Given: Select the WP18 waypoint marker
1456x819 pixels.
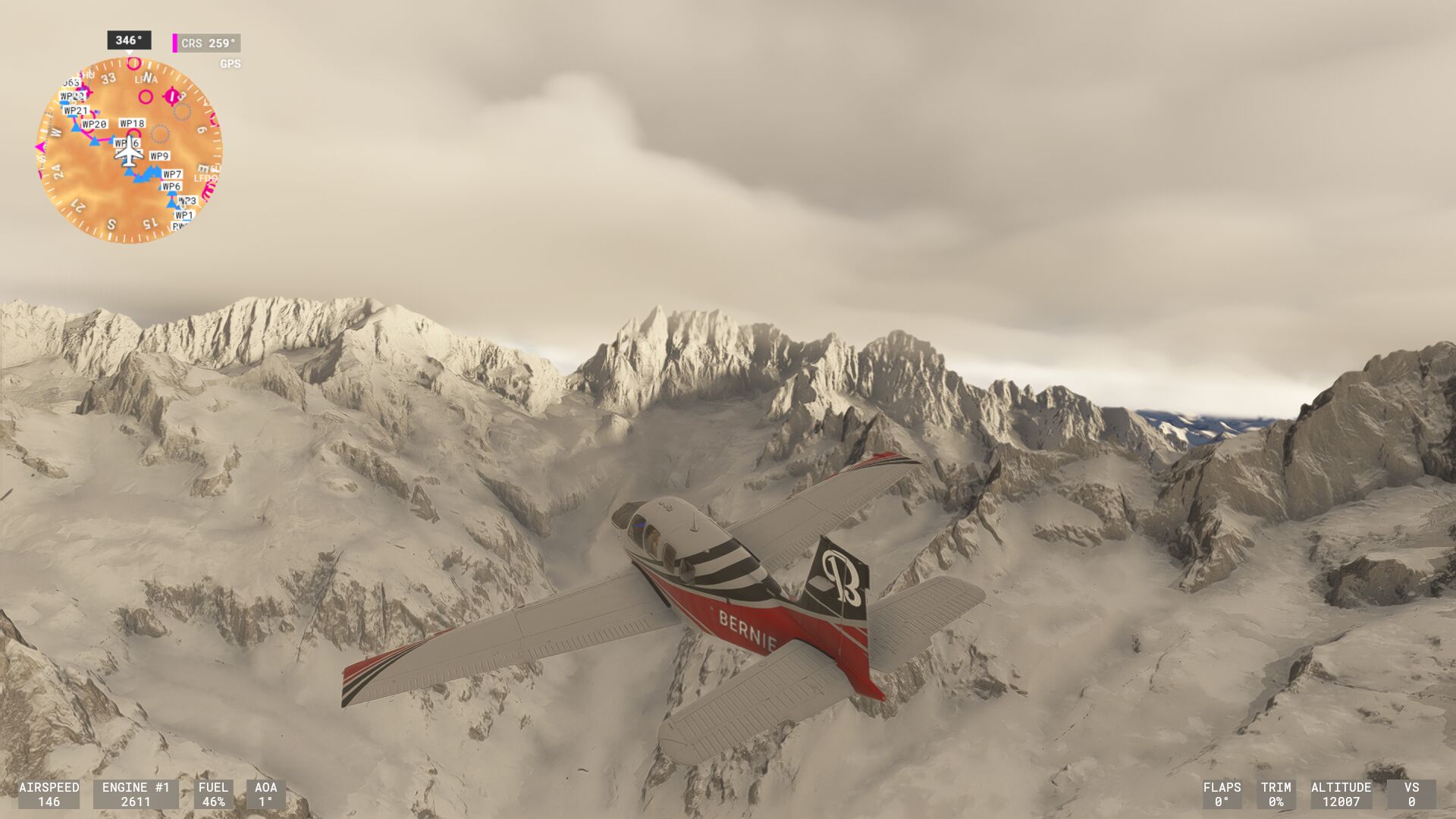Looking at the screenshot, I should point(132,124).
